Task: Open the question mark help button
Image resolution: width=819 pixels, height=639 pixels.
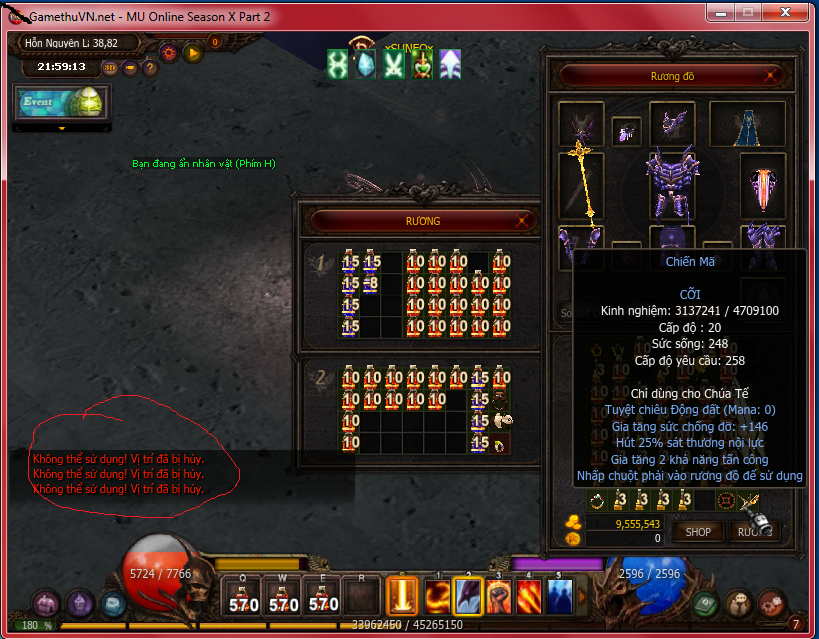Action: tap(150, 68)
